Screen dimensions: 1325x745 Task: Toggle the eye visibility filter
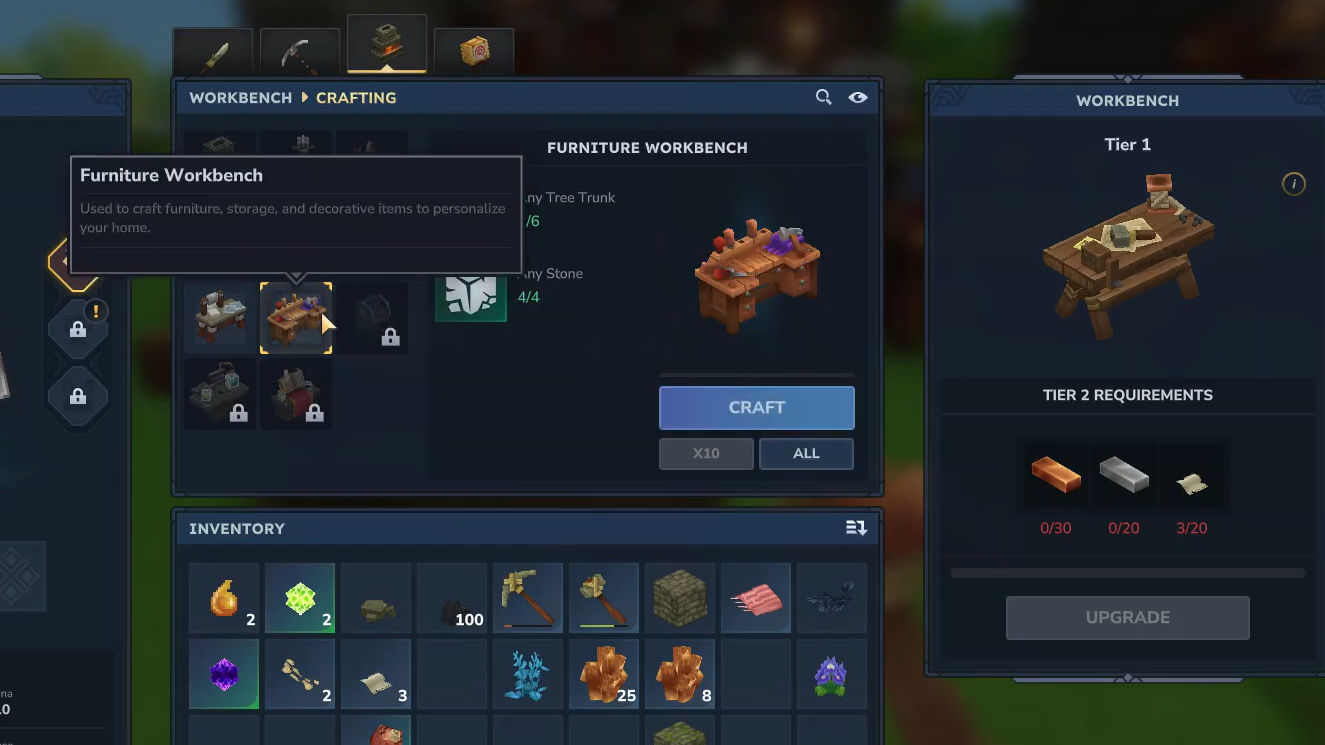(858, 98)
